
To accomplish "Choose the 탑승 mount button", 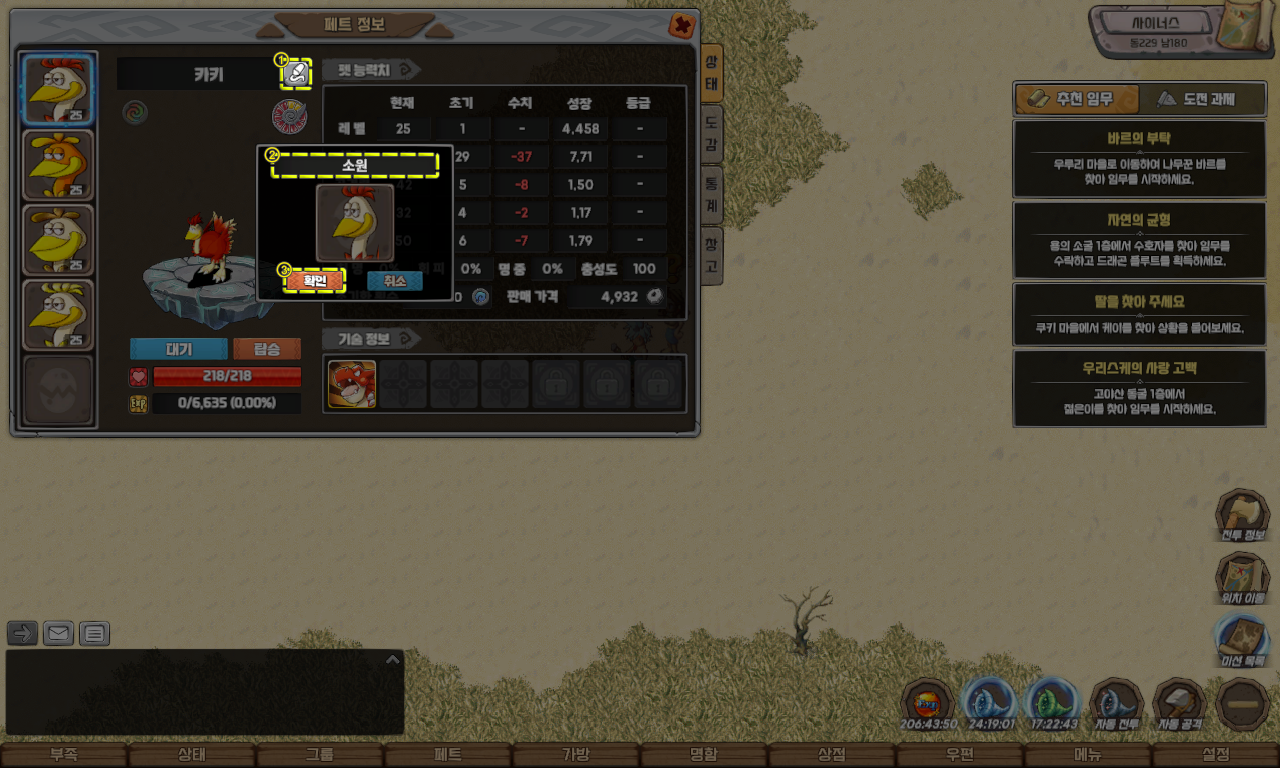I will click(267, 349).
